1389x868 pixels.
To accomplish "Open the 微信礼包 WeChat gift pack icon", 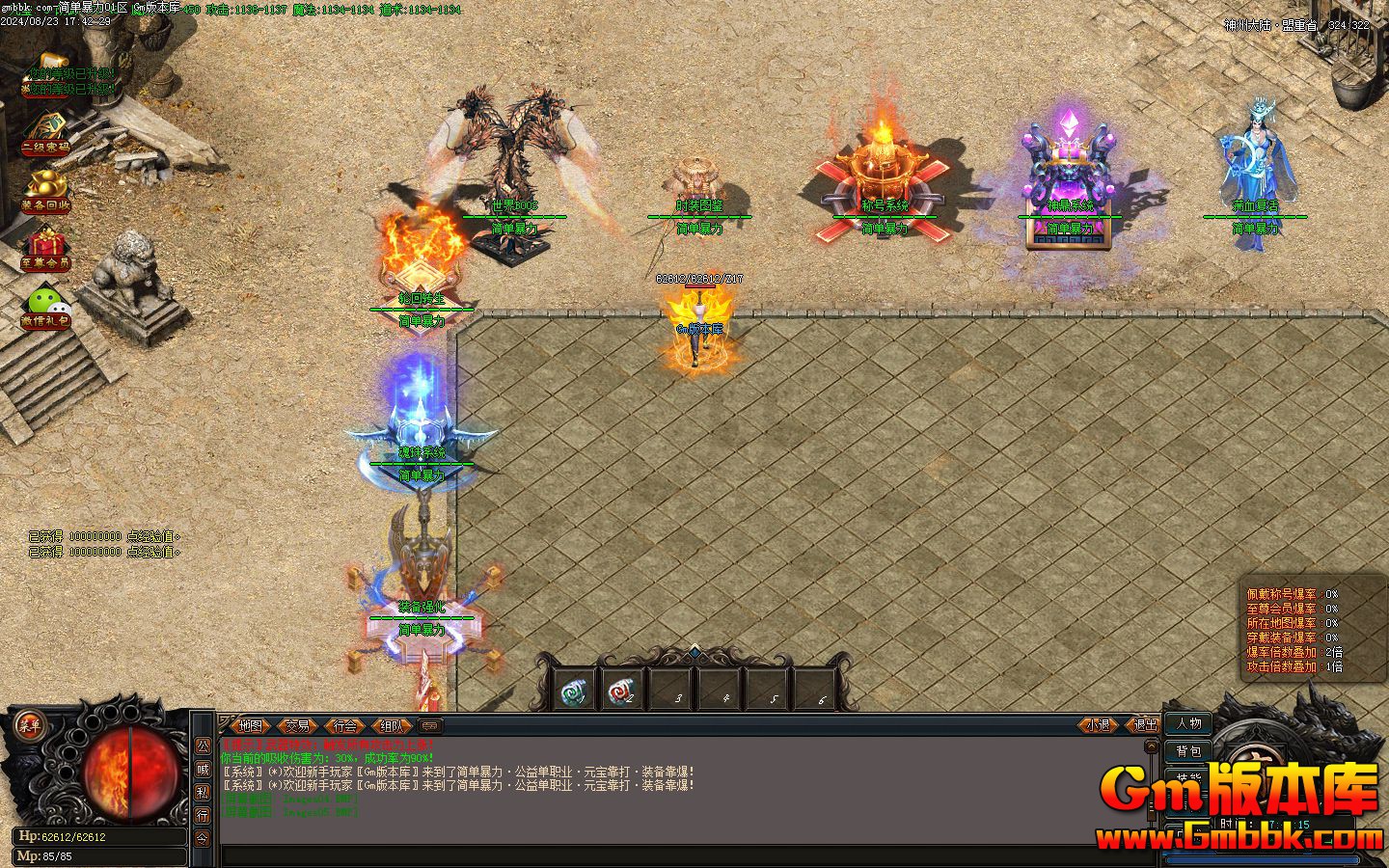I will click(45, 307).
